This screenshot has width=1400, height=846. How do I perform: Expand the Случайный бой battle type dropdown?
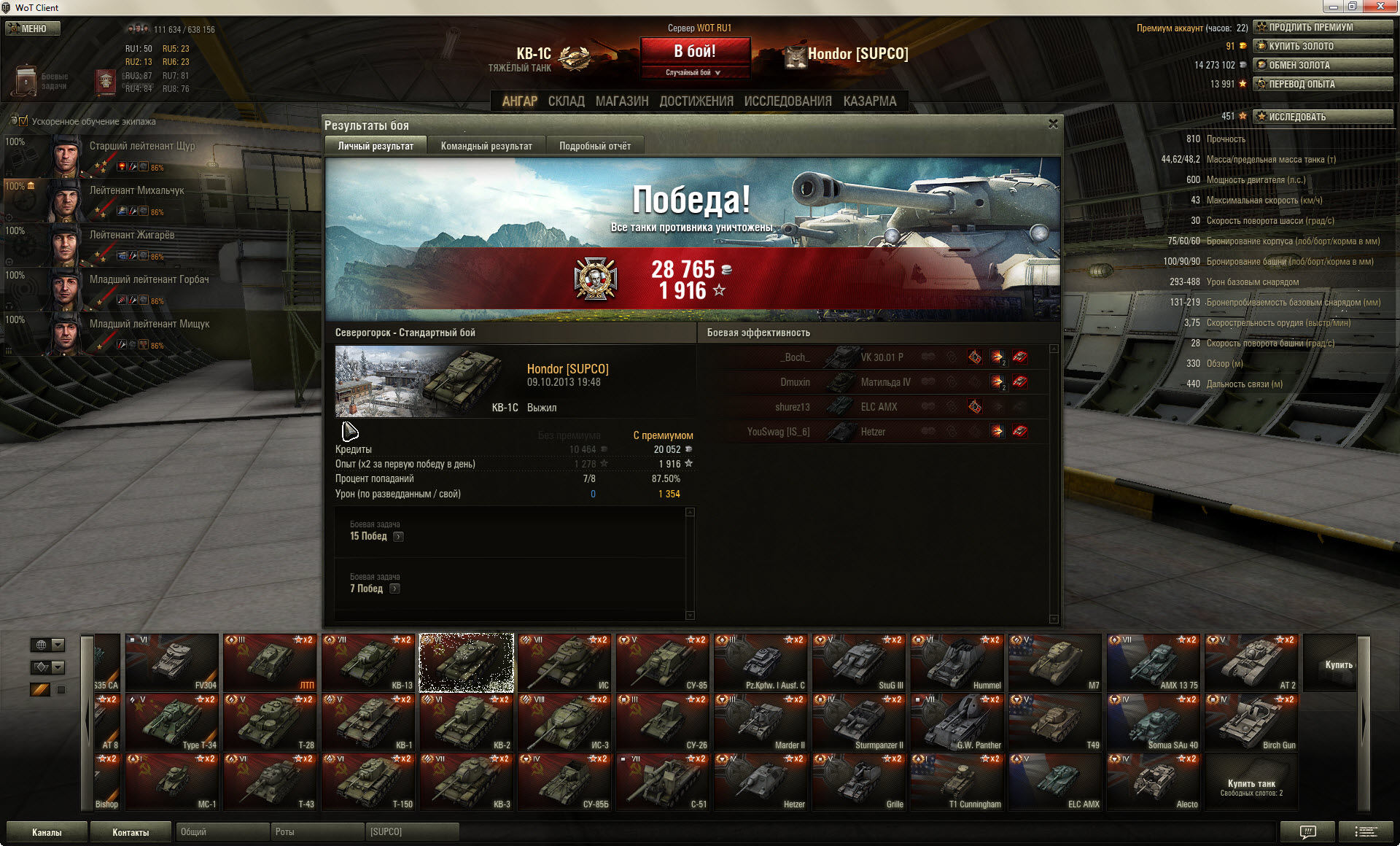tap(694, 72)
